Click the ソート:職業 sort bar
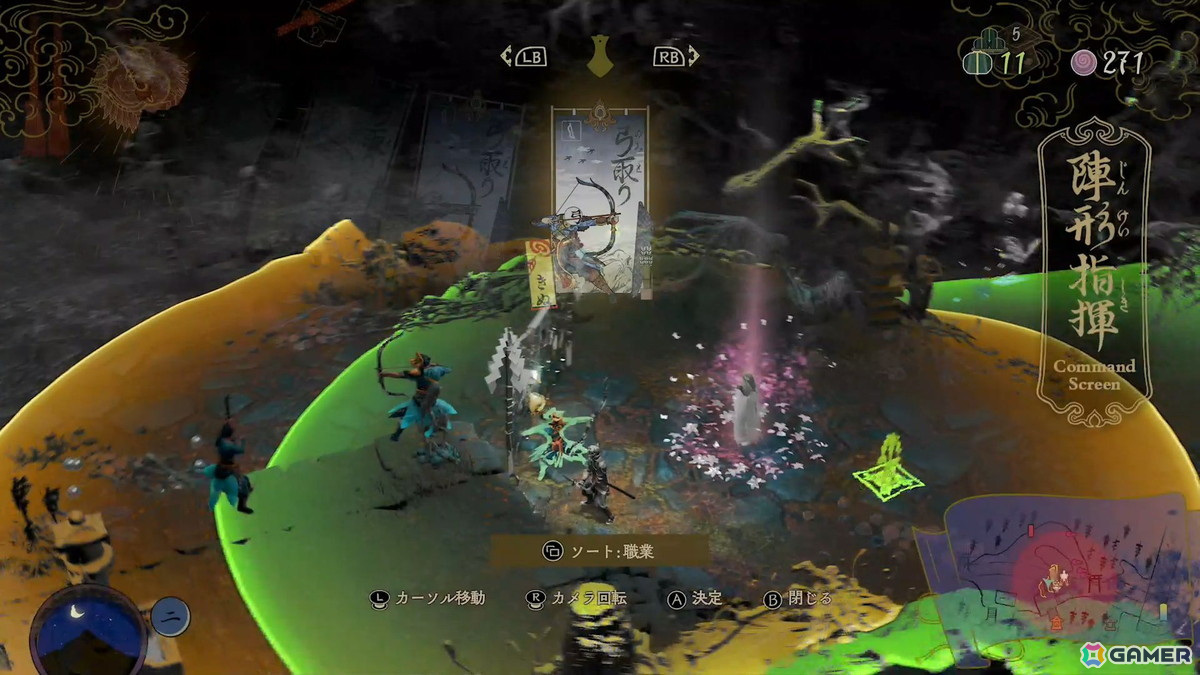 tap(600, 549)
